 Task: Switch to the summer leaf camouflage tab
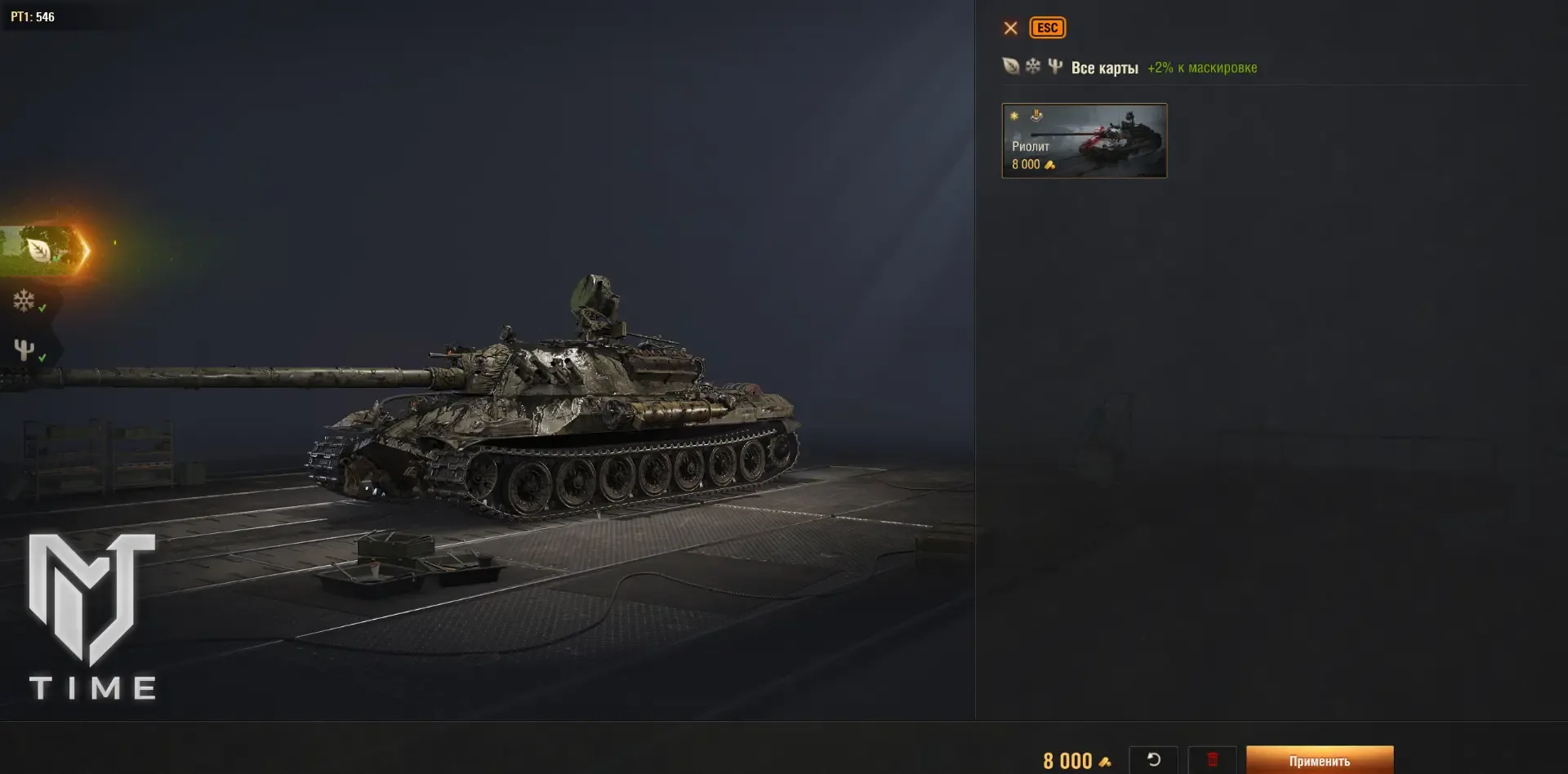tap(39, 250)
